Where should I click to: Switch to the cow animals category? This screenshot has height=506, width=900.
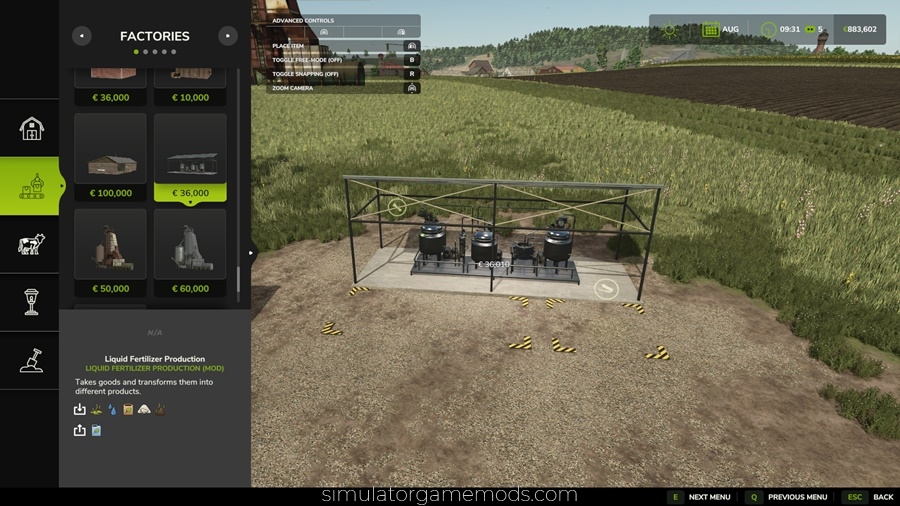point(30,244)
